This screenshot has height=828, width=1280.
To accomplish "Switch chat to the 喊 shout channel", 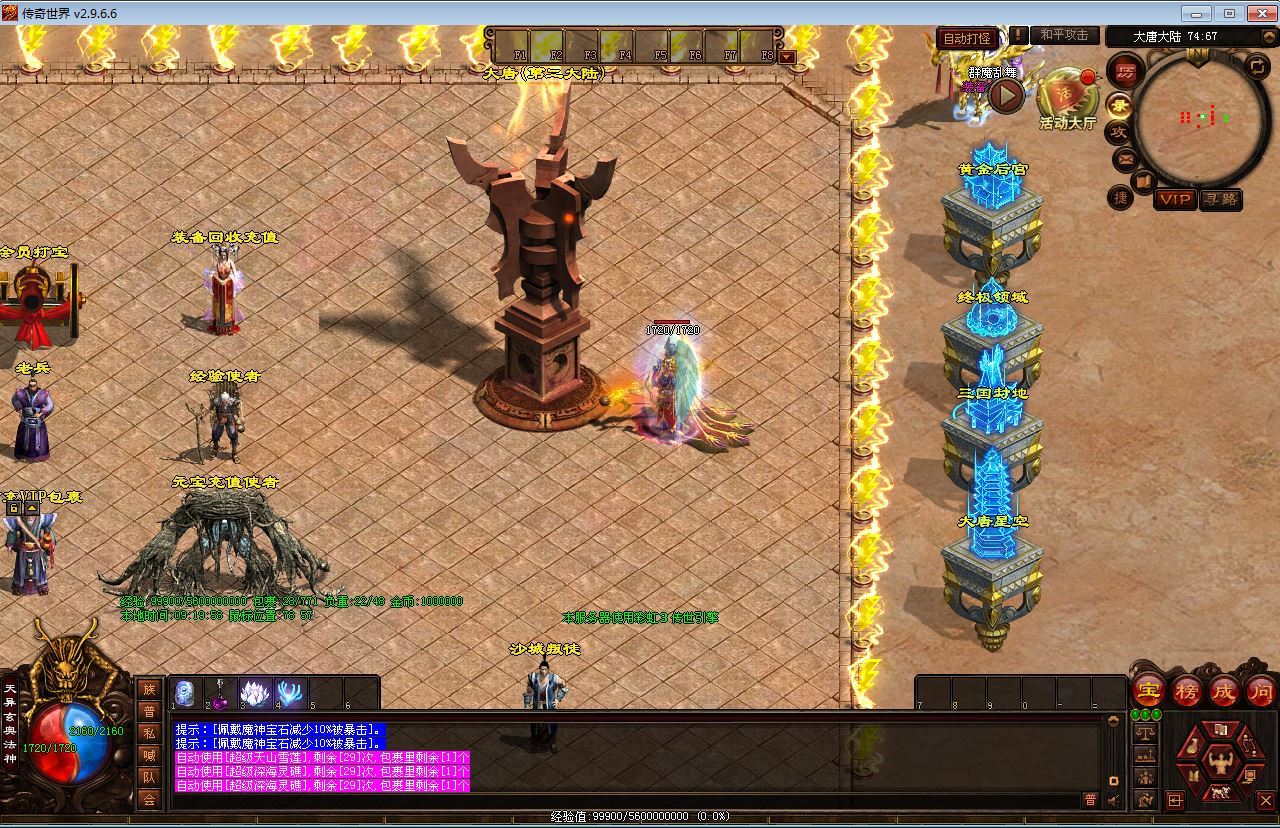I will pyautogui.click(x=149, y=755).
